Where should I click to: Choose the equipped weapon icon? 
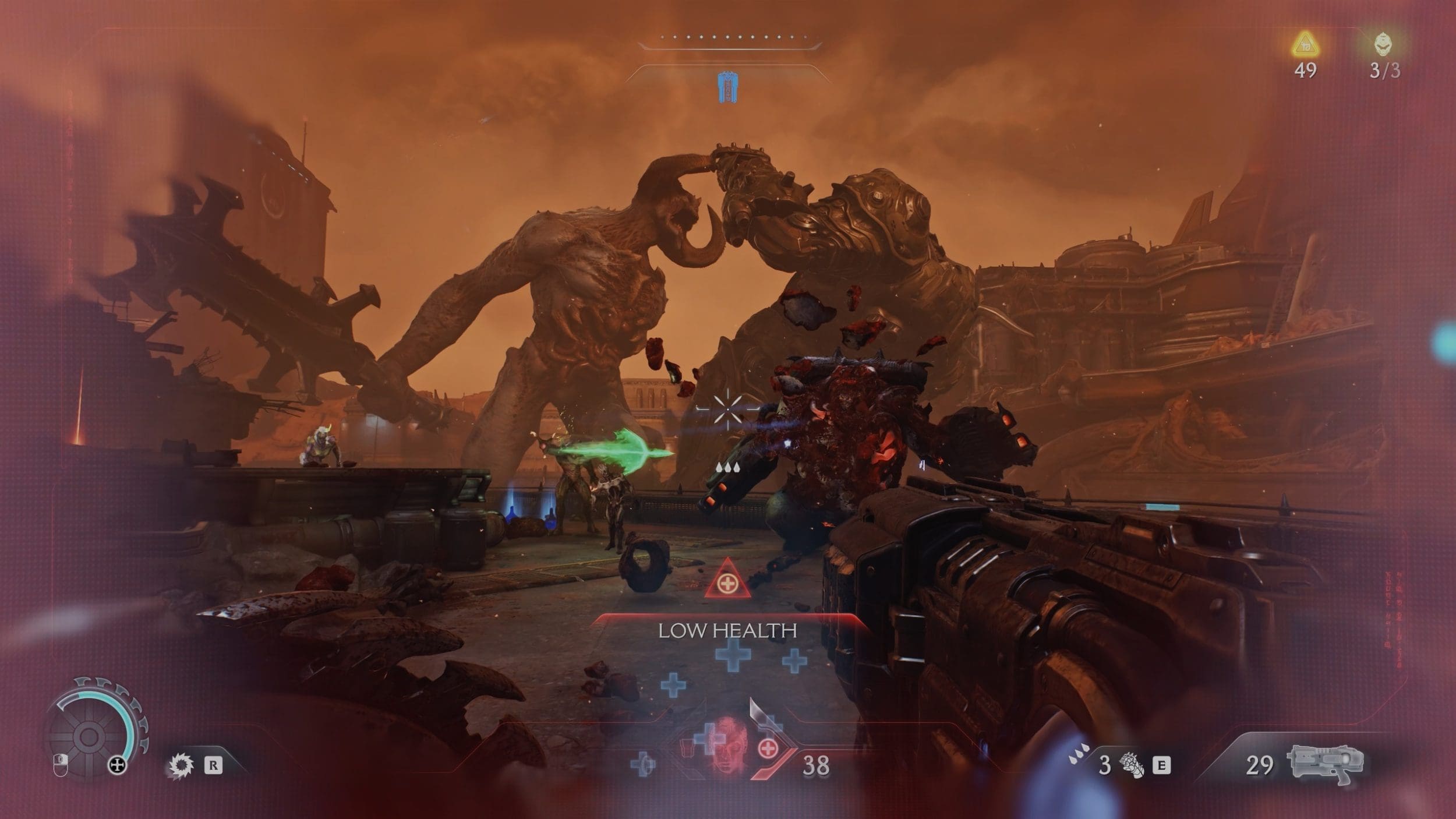pos(1327,763)
